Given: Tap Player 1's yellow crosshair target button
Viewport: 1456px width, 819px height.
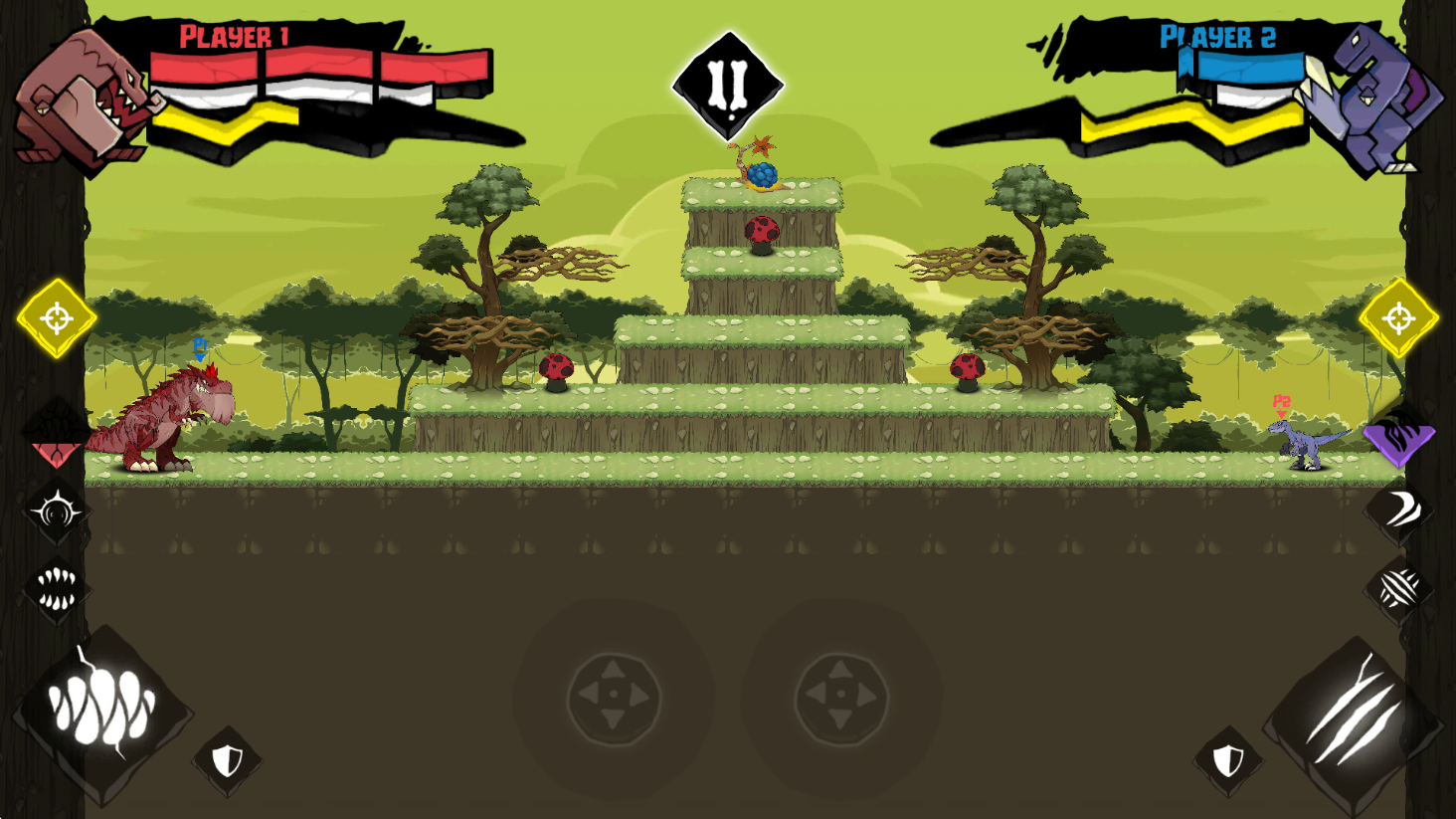Looking at the screenshot, I should [57, 318].
